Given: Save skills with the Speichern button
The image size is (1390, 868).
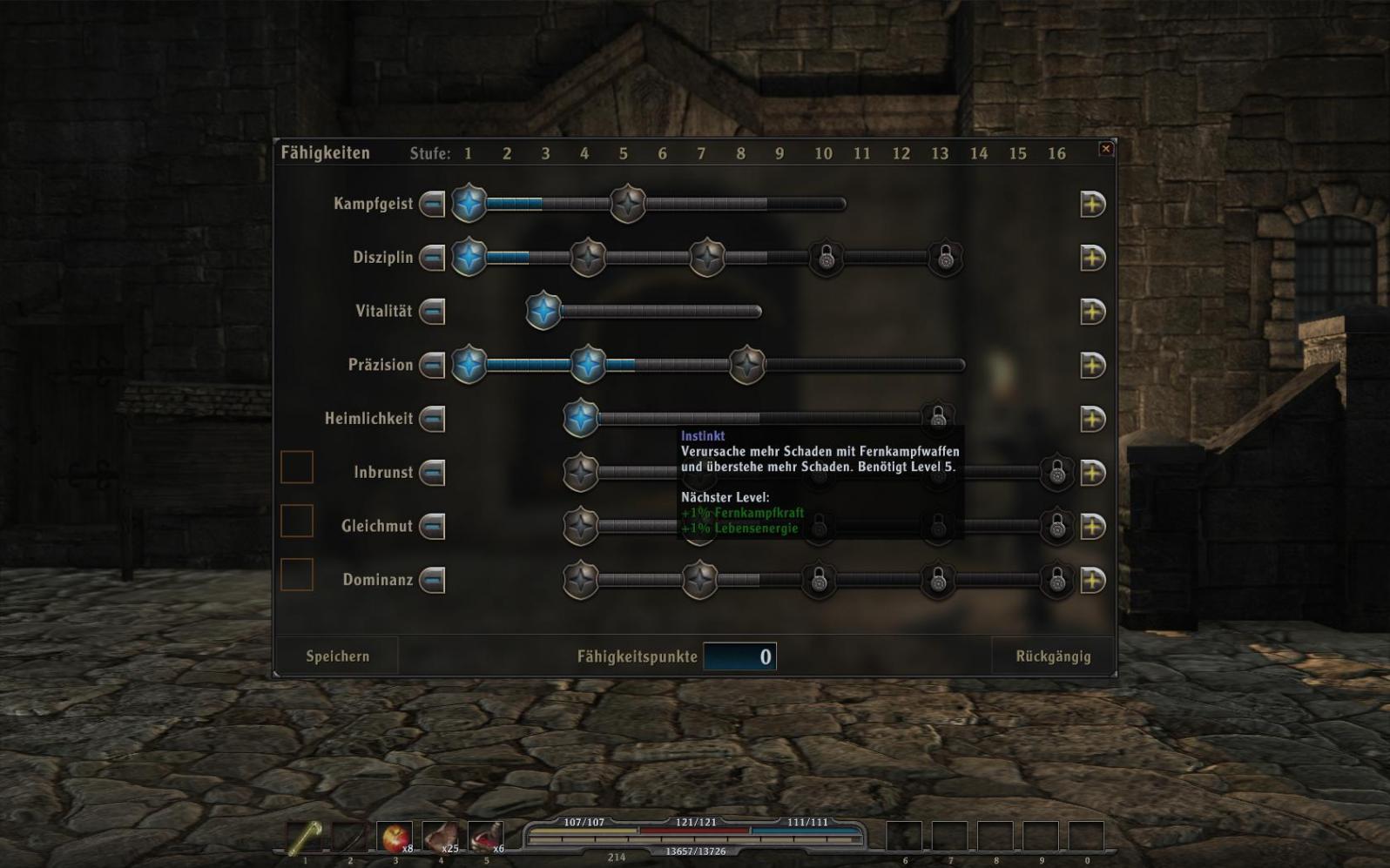Looking at the screenshot, I should 337,656.
